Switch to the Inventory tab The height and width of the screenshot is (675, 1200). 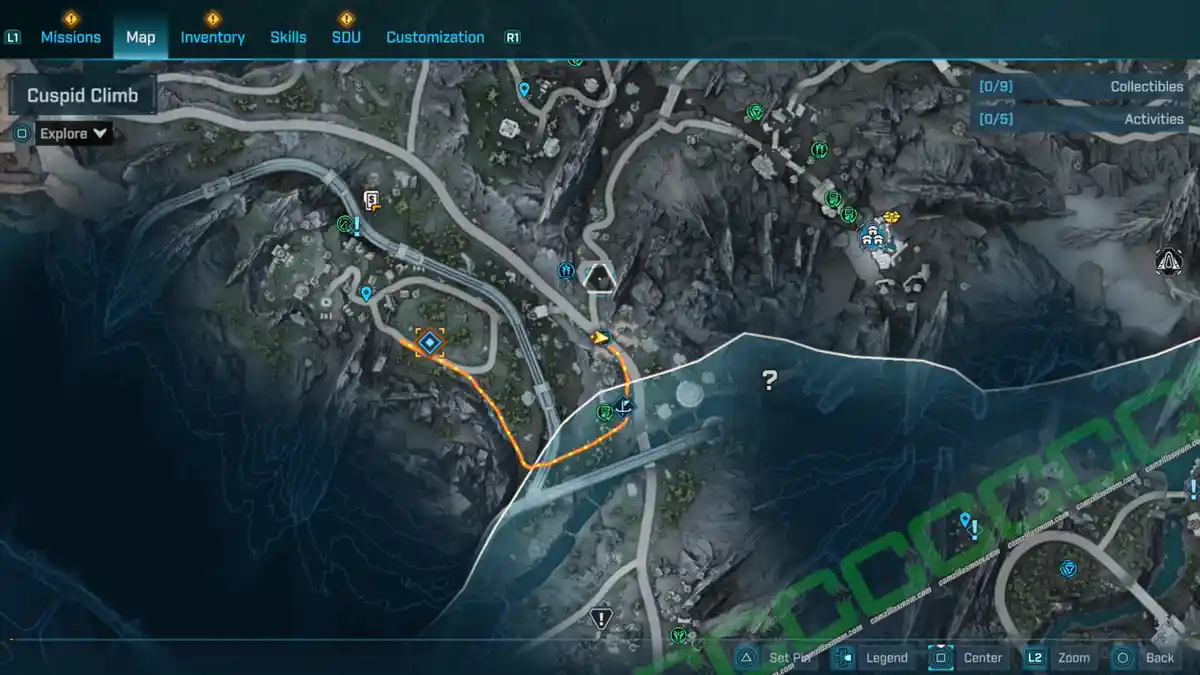[x=212, y=37]
